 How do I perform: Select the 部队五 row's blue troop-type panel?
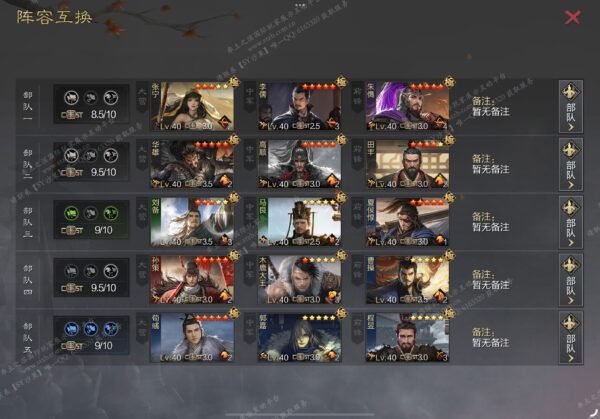[x=91, y=336]
